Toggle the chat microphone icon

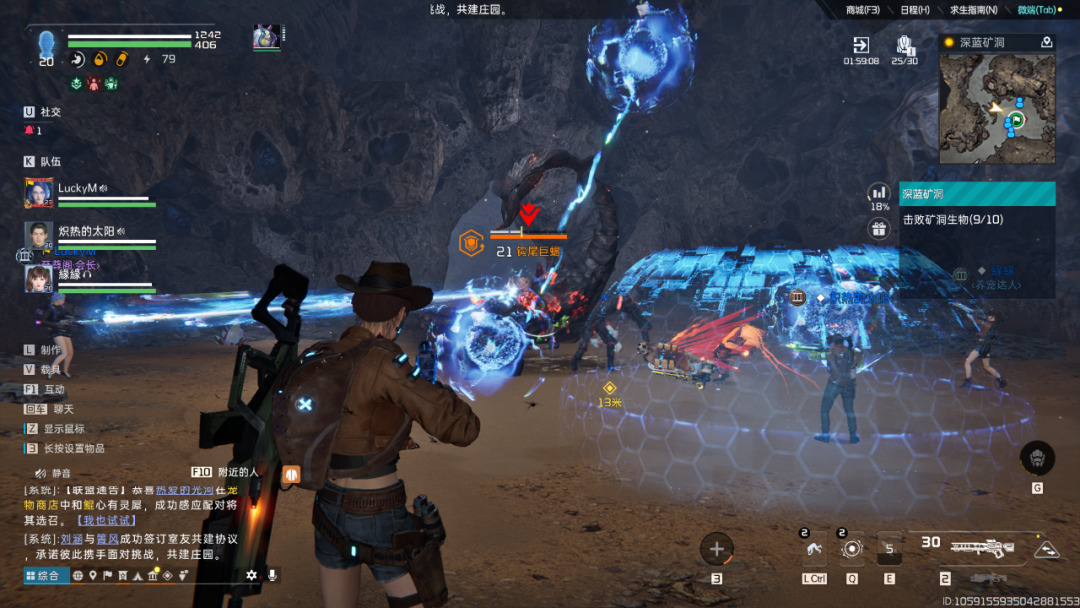(x=271, y=575)
